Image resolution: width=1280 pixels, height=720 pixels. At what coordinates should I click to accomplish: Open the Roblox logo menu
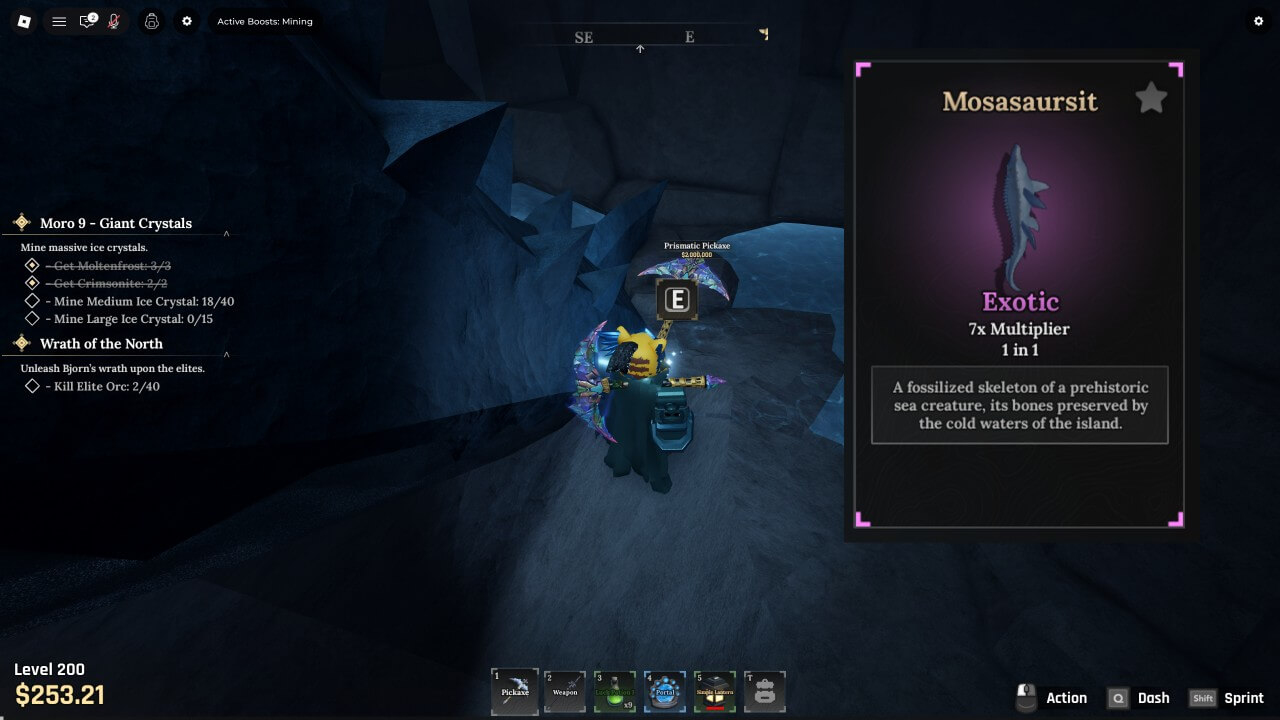[x=24, y=21]
